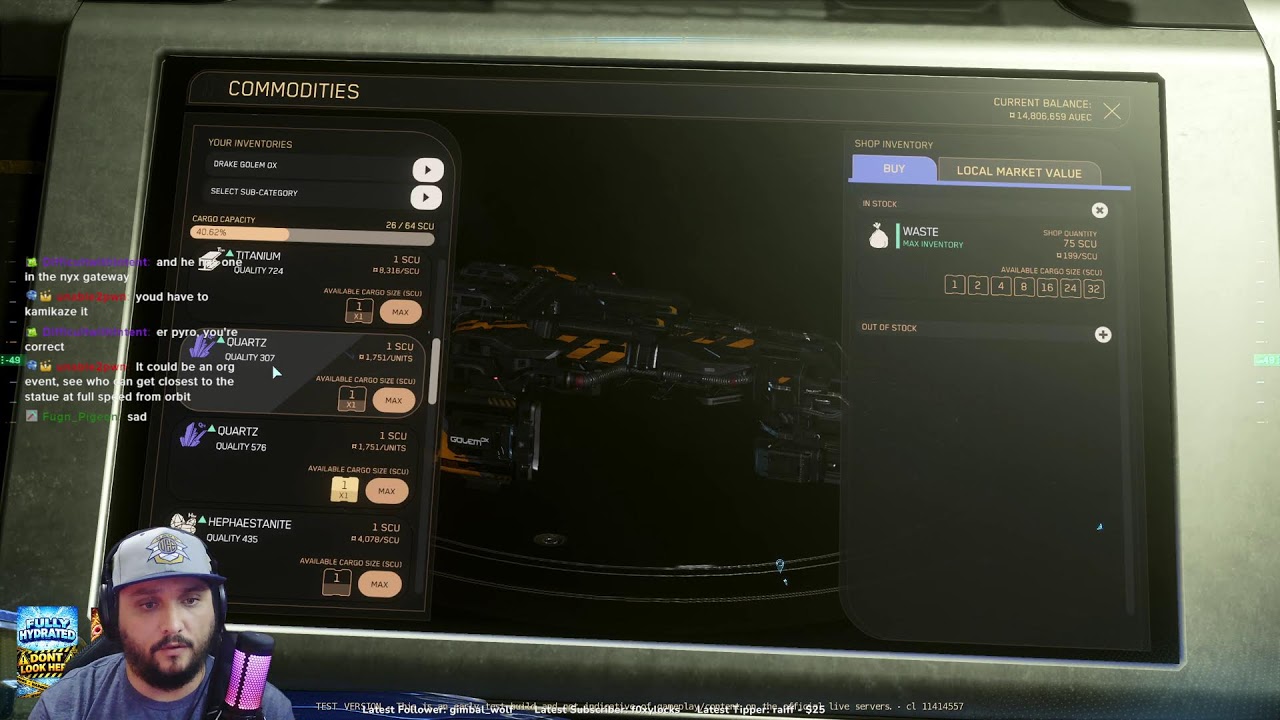1280x720 pixels.
Task: Open the Drake Golem OX inventory selector
Action: click(427, 170)
